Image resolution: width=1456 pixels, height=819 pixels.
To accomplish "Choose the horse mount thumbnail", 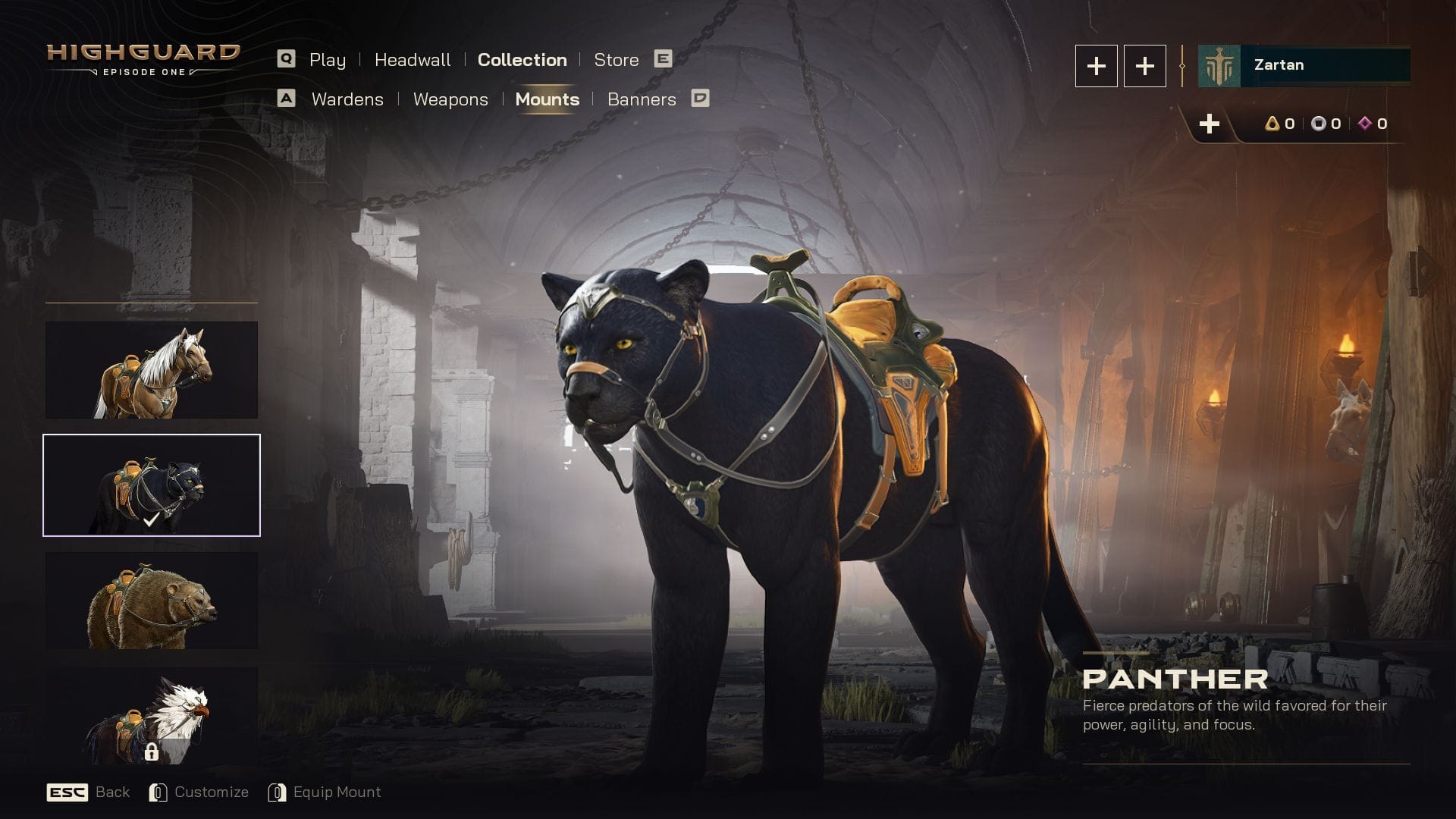I will (152, 370).
